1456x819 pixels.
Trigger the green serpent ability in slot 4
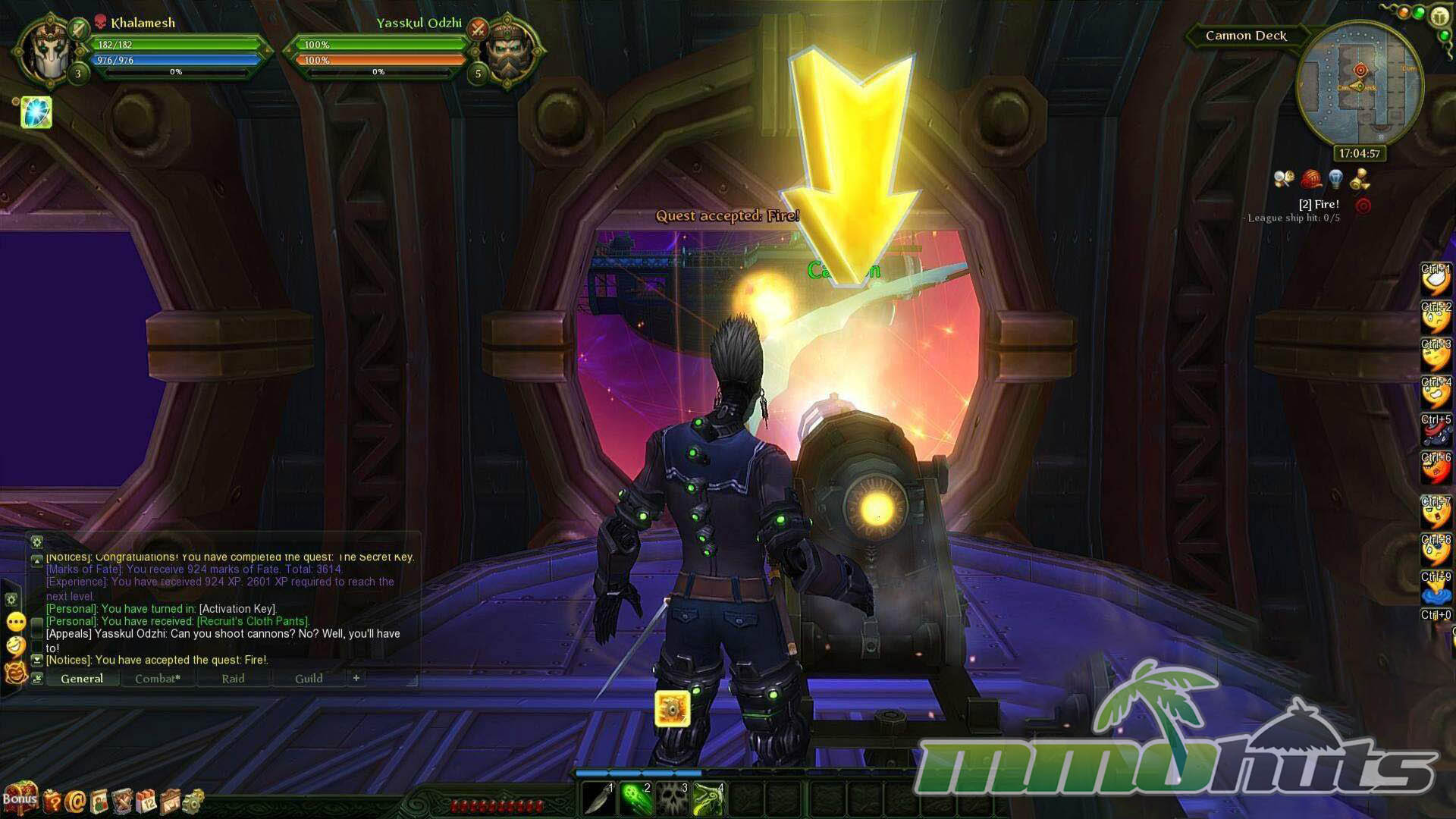pos(710,798)
